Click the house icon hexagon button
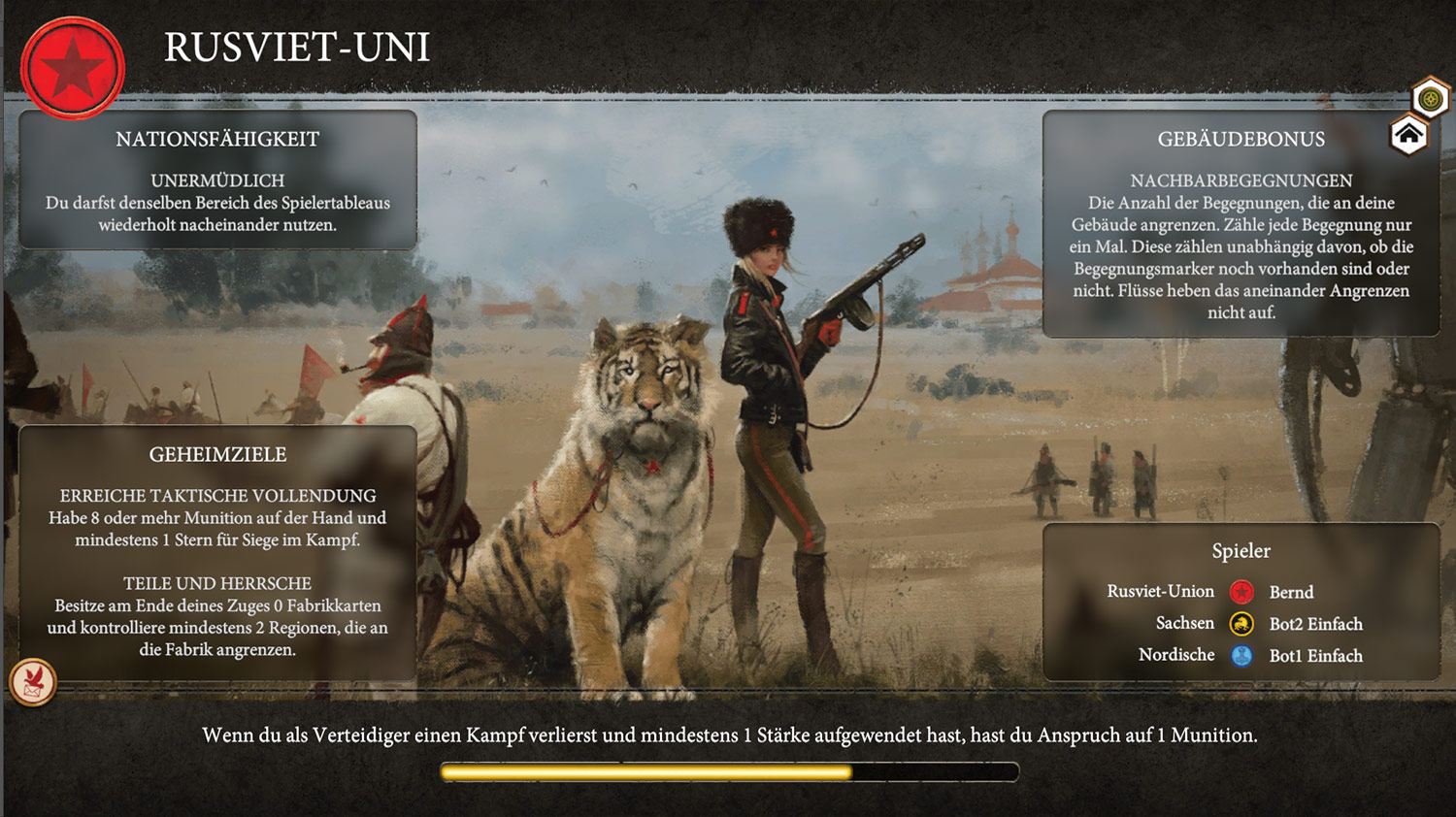 [x=1408, y=135]
